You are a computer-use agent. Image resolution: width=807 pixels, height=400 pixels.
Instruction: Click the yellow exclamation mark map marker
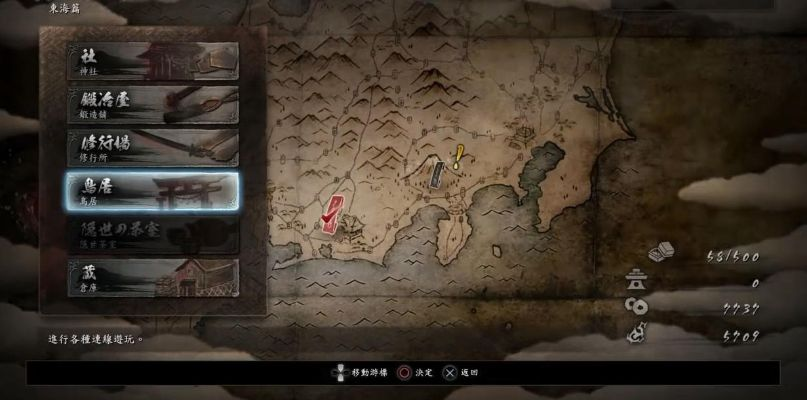tap(458, 157)
